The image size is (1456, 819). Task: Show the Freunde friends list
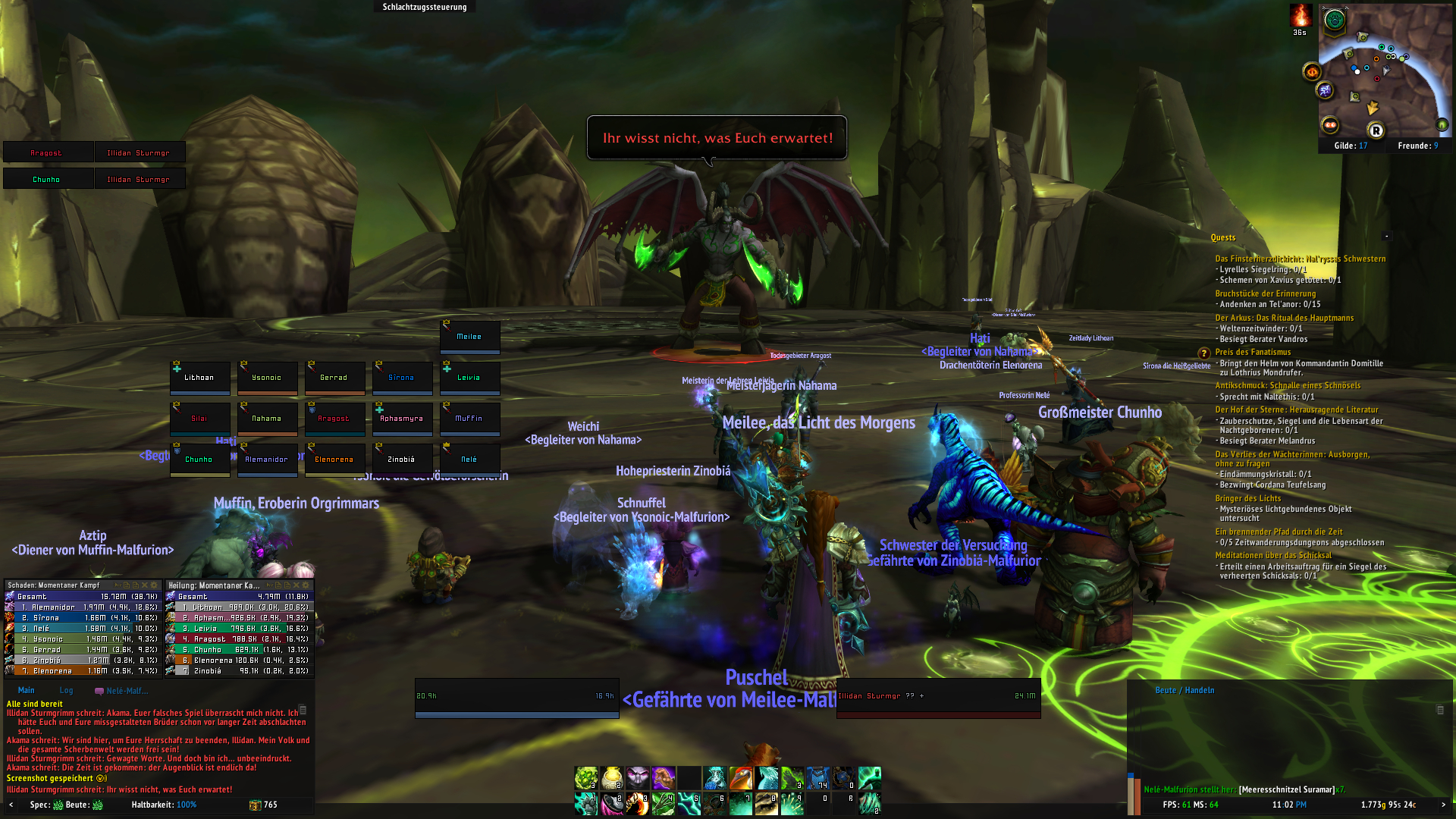click(1417, 146)
